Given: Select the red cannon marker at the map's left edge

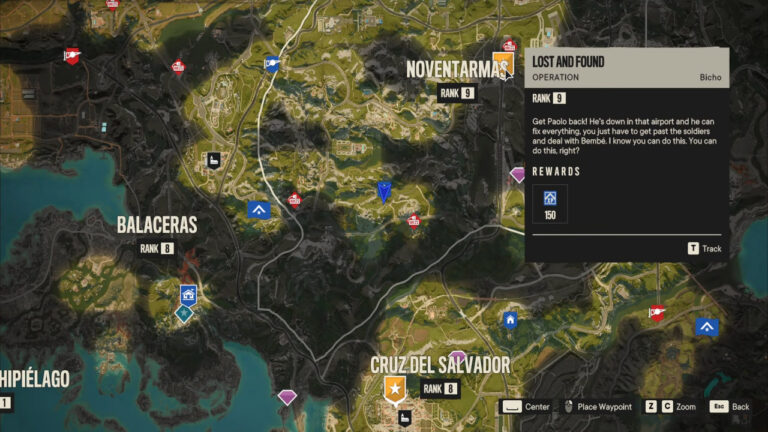Looking at the screenshot, I should click(71, 57).
